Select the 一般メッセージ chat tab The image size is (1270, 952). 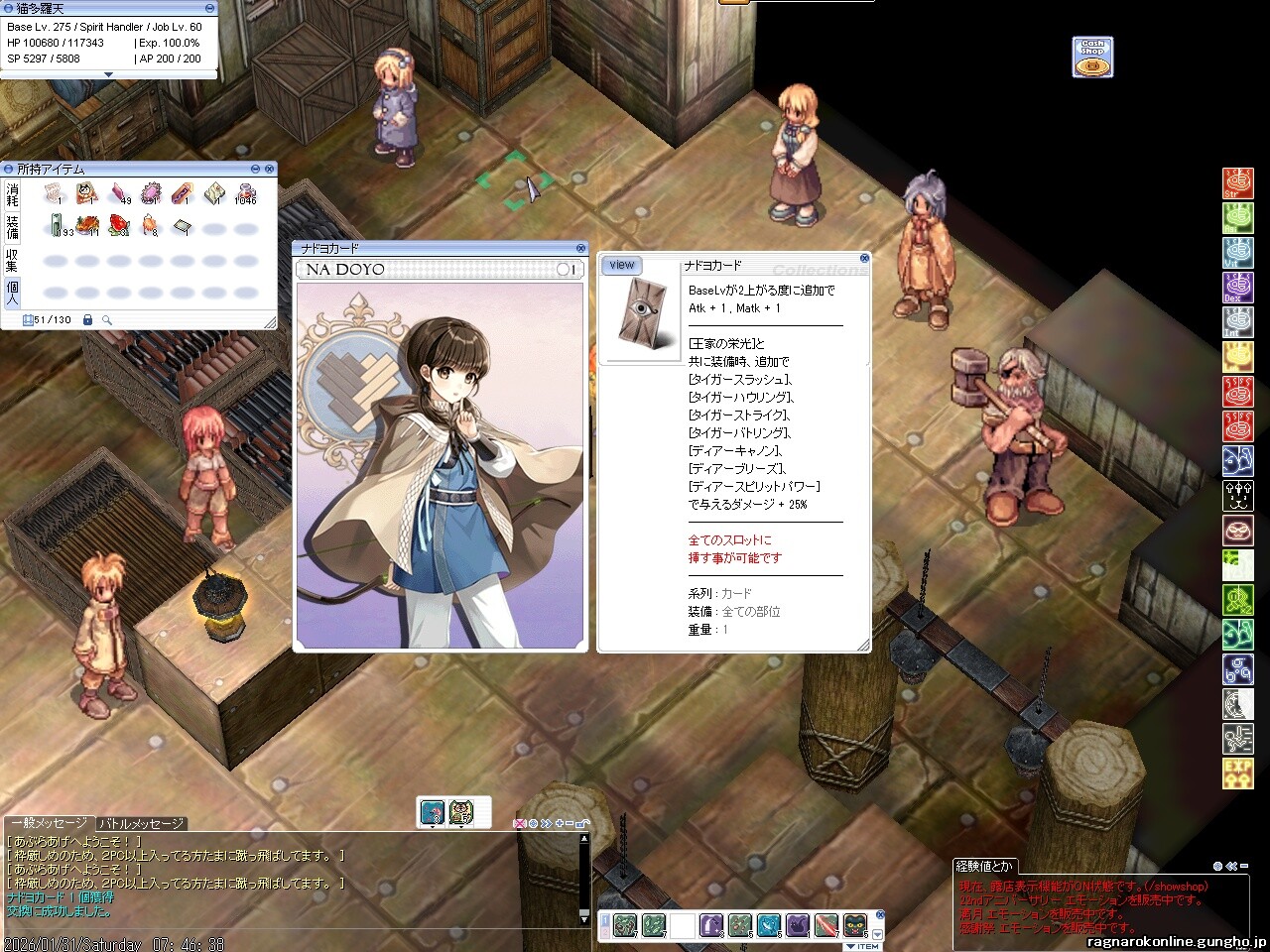tap(49, 823)
